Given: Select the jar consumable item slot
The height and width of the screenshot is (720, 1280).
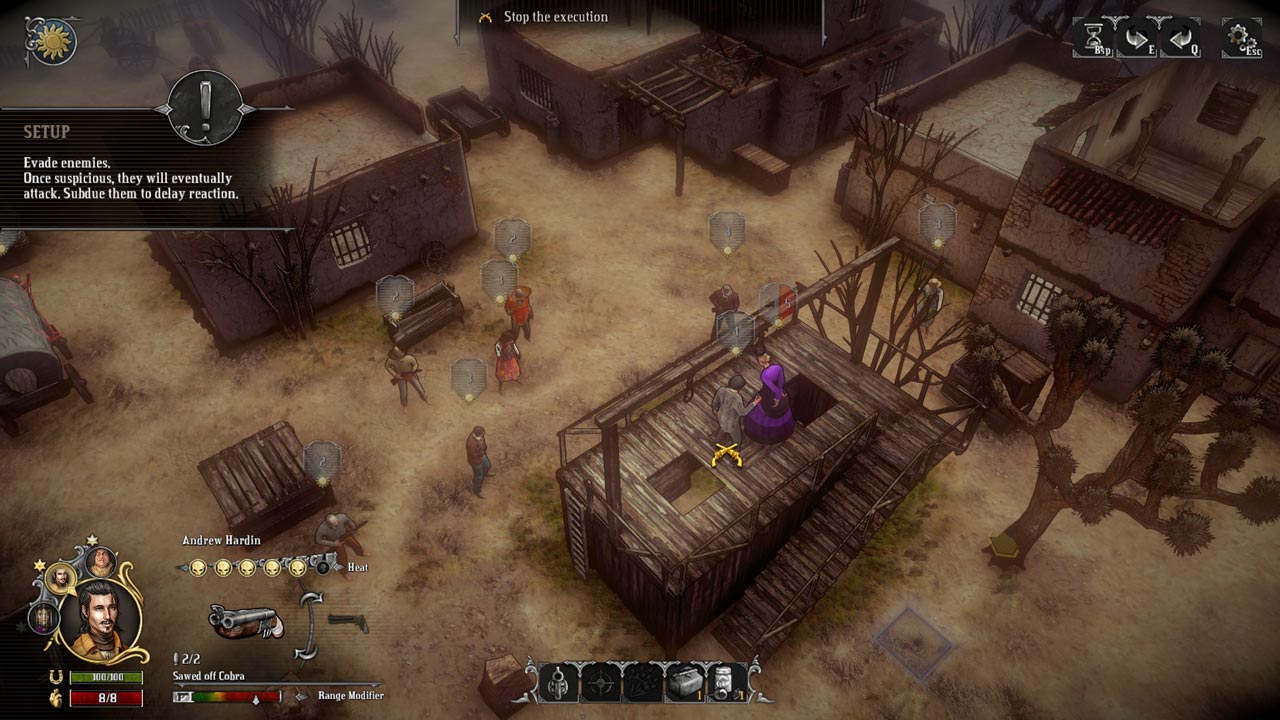Looking at the screenshot, I should [x=727, y=683].
